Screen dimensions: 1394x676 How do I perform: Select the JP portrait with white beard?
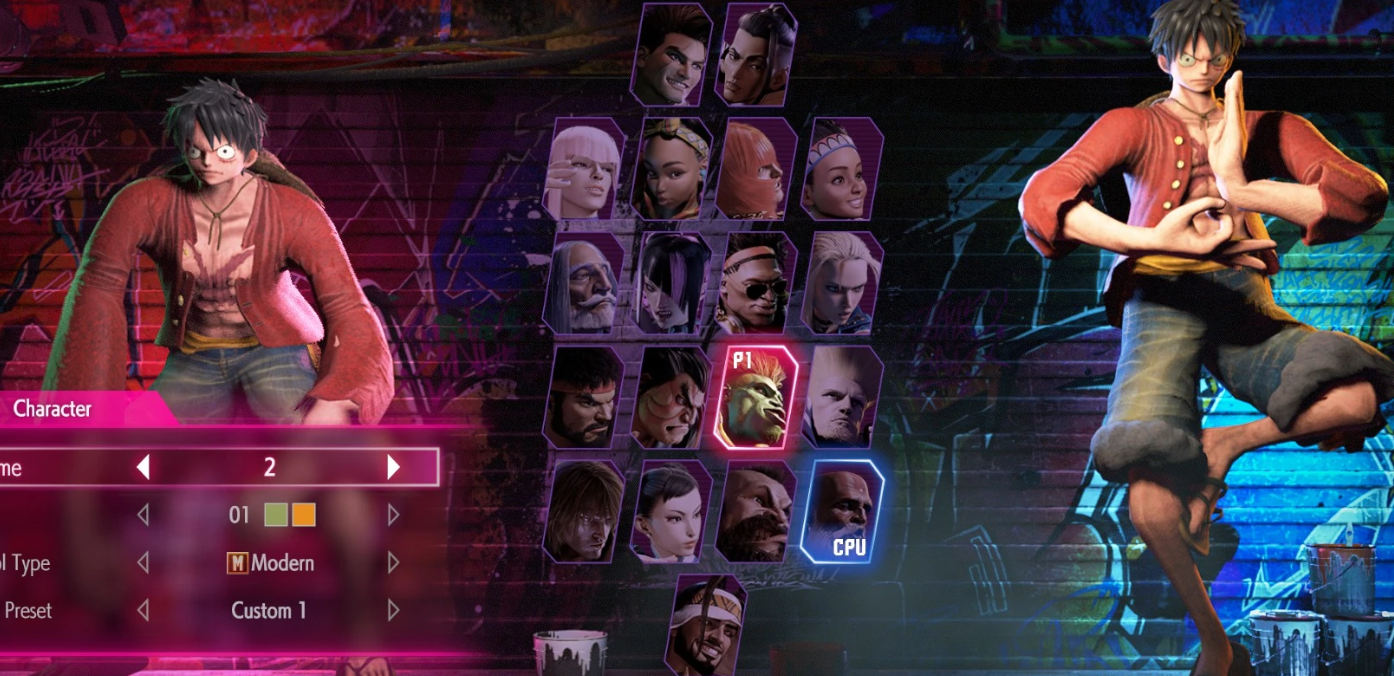pos(584,284)
